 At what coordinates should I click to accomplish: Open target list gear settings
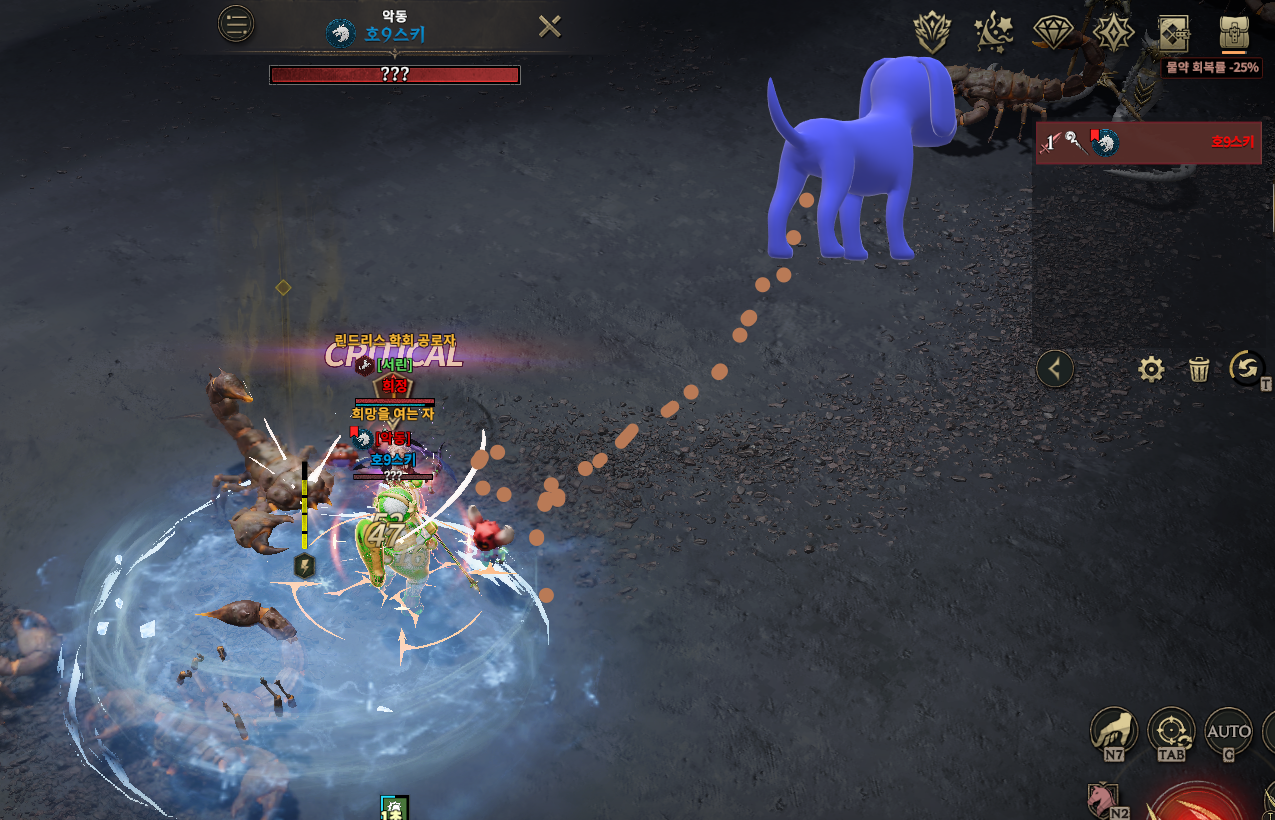pos(1151,370)
